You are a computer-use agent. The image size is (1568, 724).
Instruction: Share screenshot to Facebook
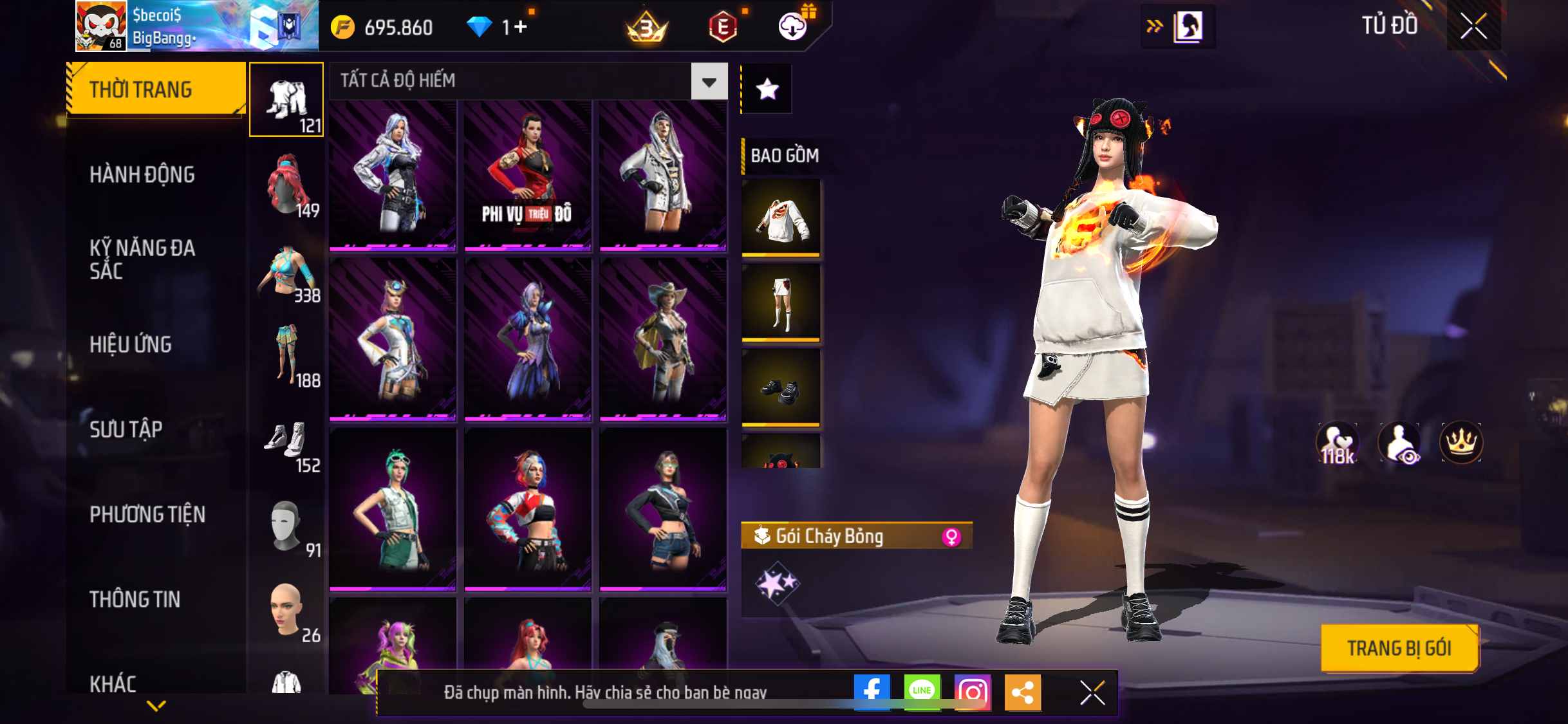872,692
